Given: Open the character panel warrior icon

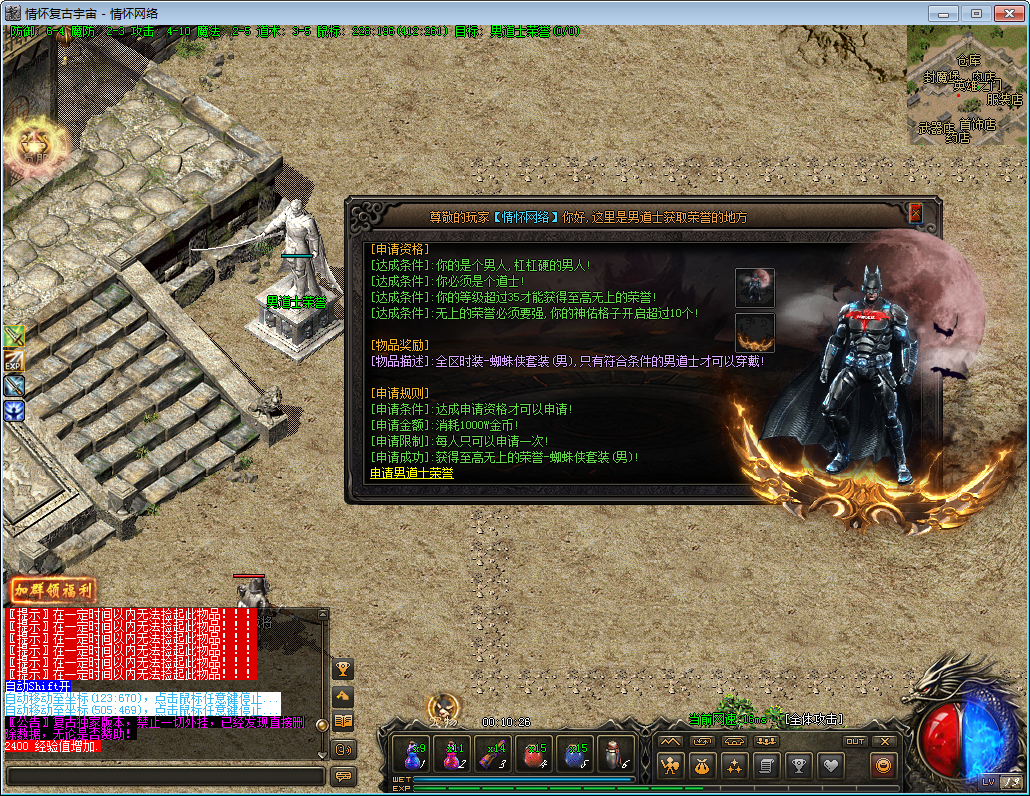Looking at the screenshot, I should (x=669, y=767).
